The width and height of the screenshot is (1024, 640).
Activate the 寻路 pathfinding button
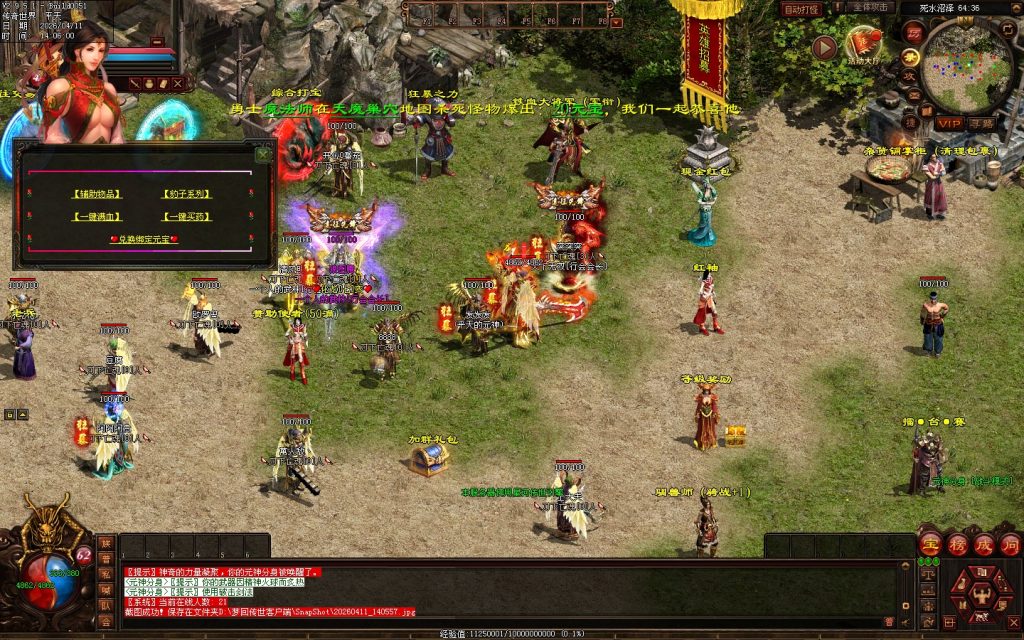click(x=982, y=123)
